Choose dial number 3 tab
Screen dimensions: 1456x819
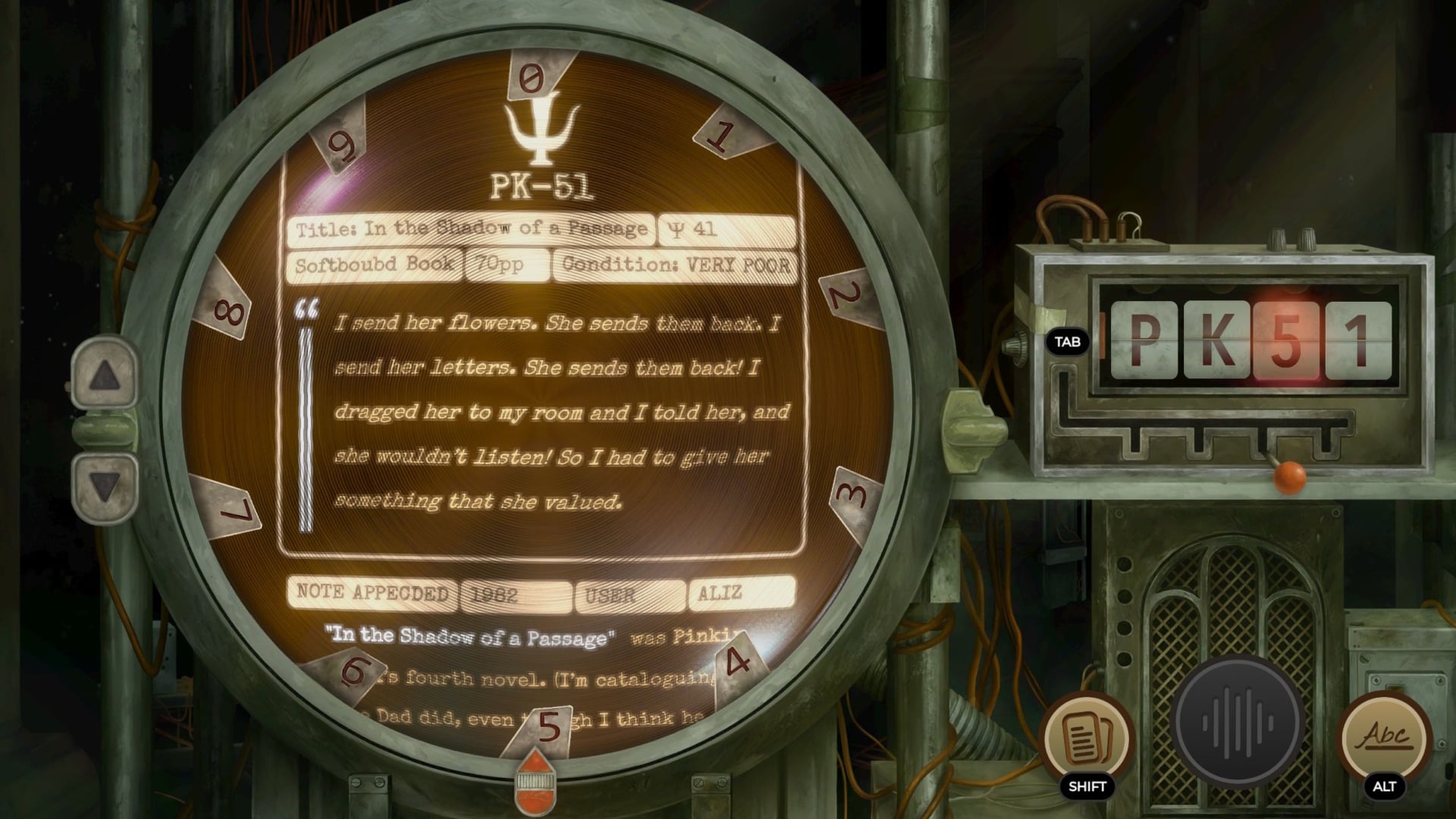(x=853, y=497)
